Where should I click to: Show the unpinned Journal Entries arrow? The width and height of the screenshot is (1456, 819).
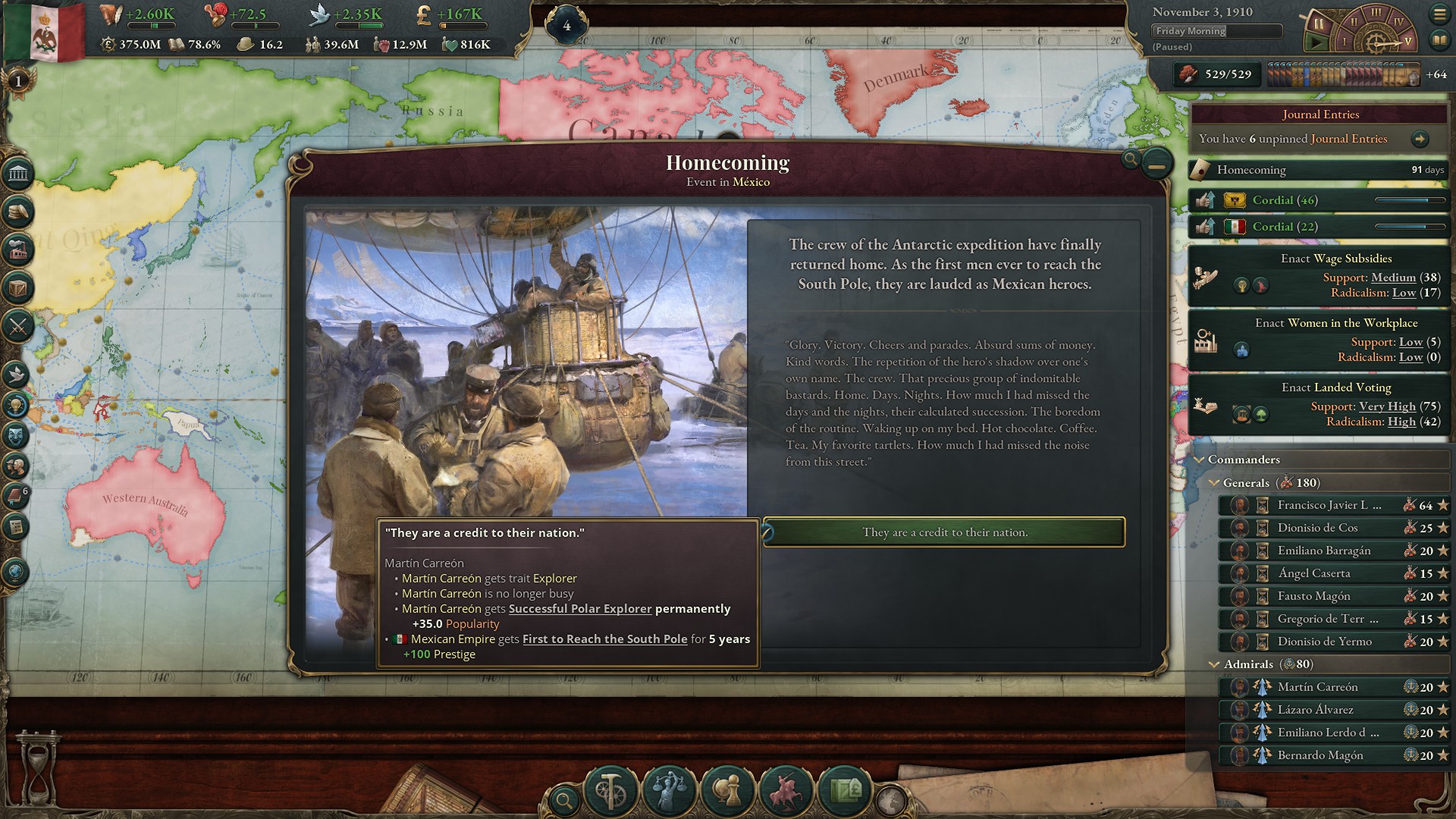1420,139
